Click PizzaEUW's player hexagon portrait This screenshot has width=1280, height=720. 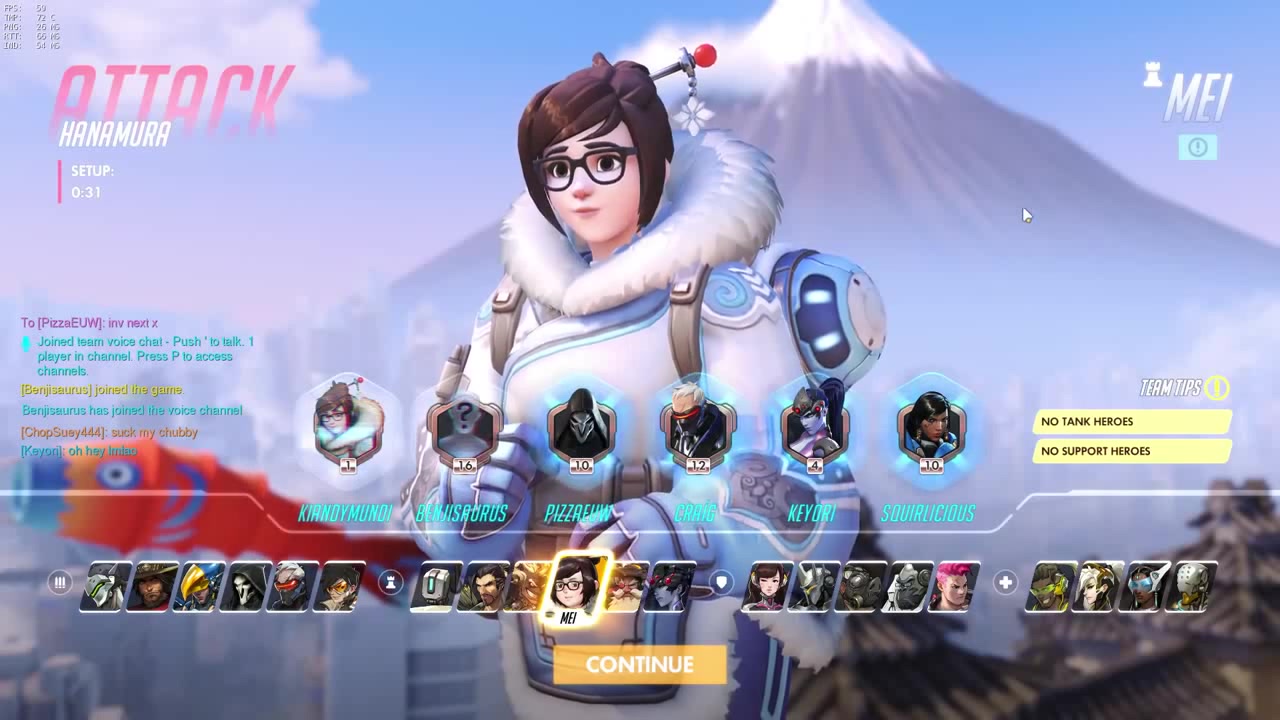pos(581,428)
